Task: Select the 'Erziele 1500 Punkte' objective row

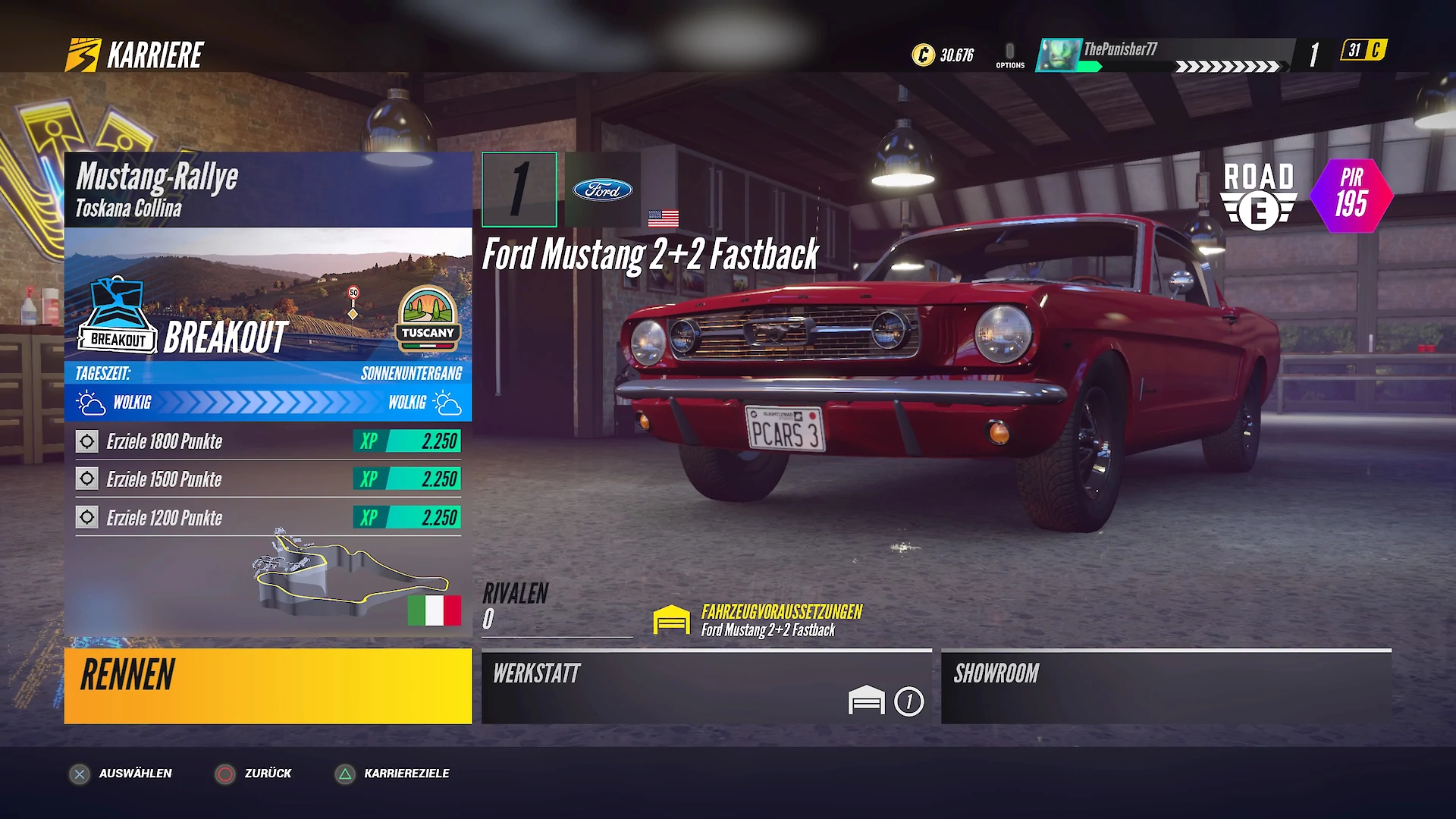Action: (x=268, y=479)
